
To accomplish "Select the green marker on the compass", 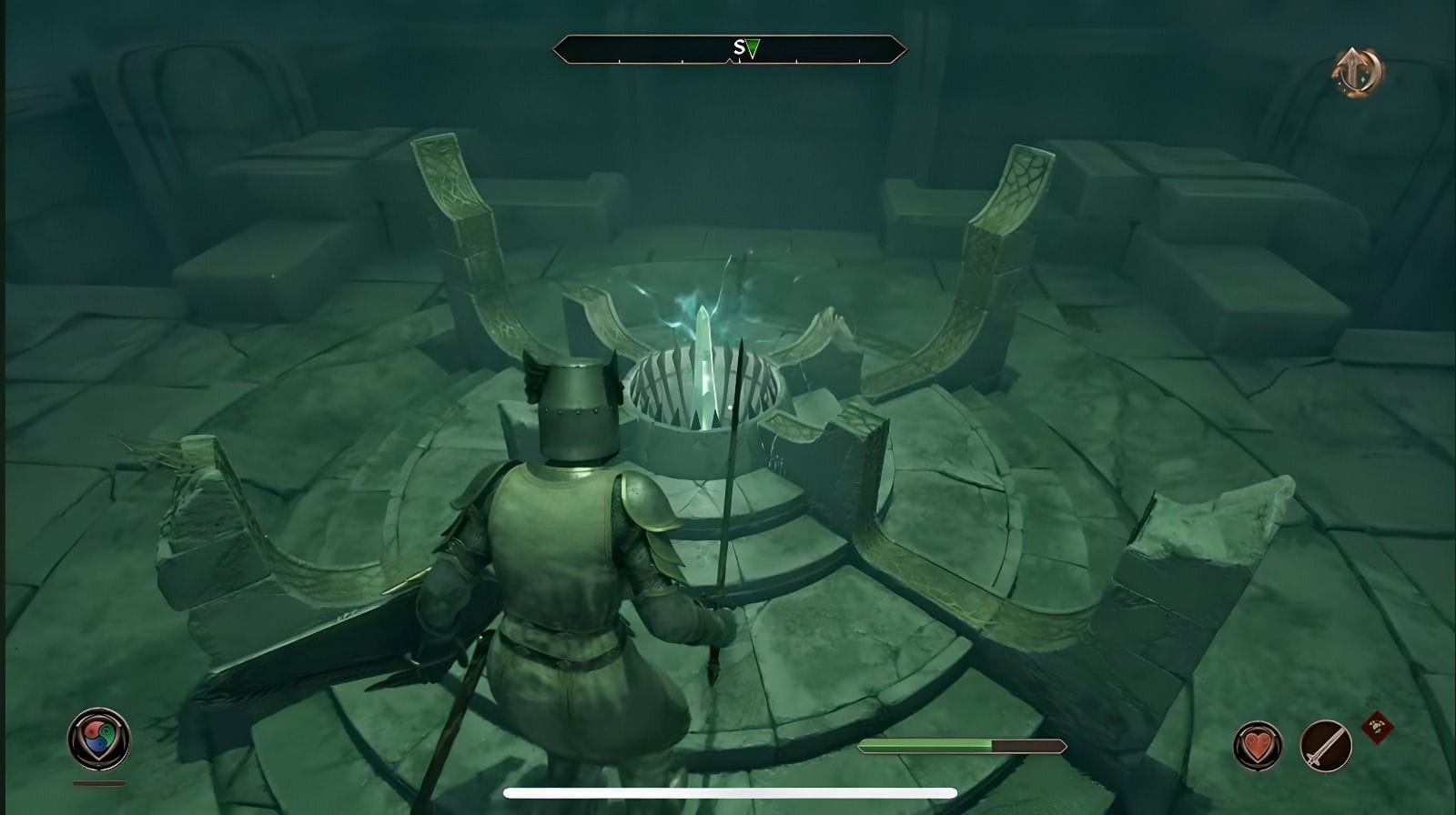I will (755, 45).
